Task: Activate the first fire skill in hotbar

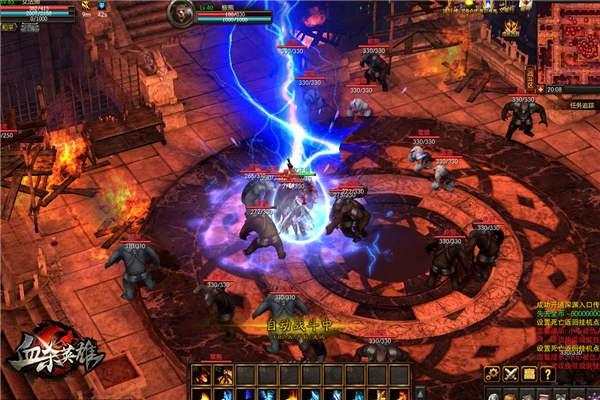Action: (199, 375)
